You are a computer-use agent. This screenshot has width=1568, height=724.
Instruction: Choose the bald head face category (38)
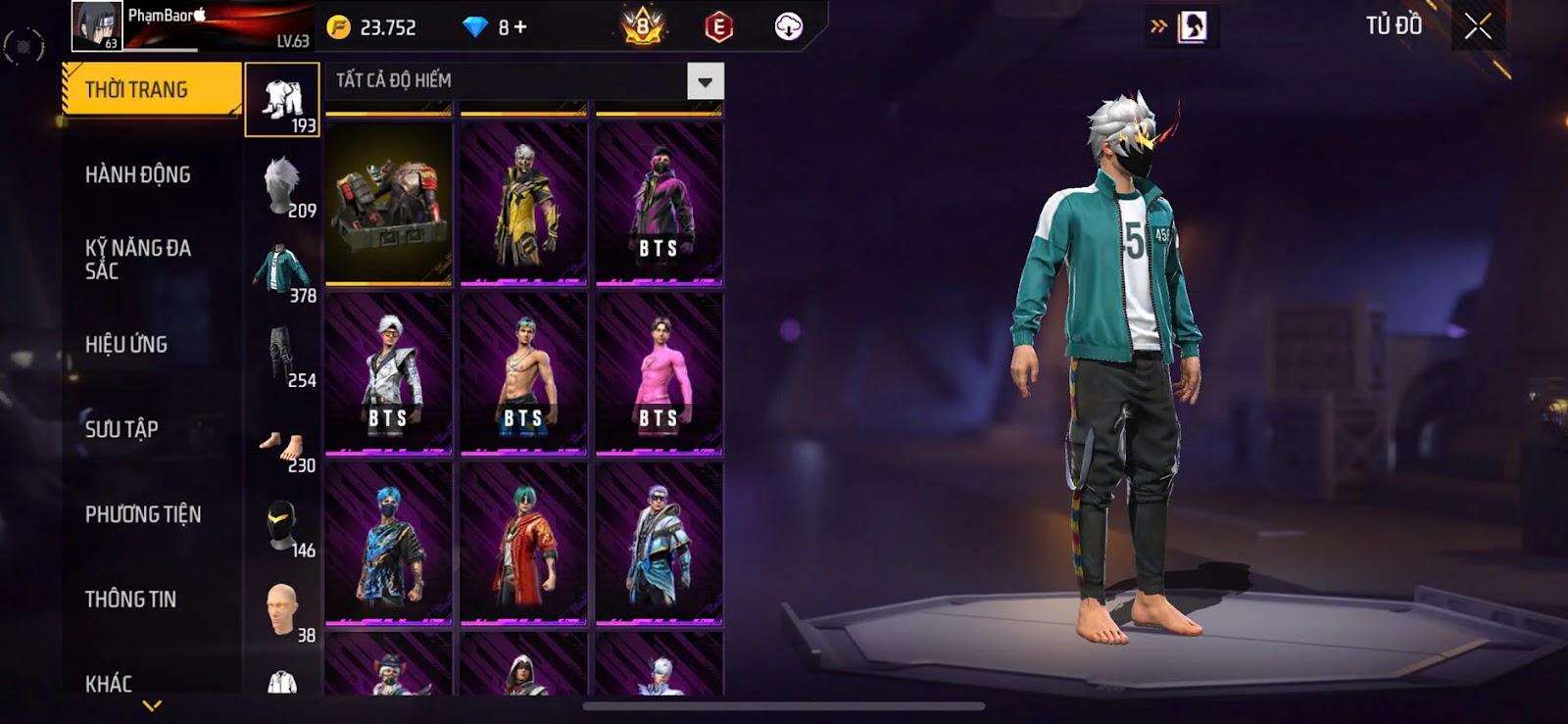(282, 611)
